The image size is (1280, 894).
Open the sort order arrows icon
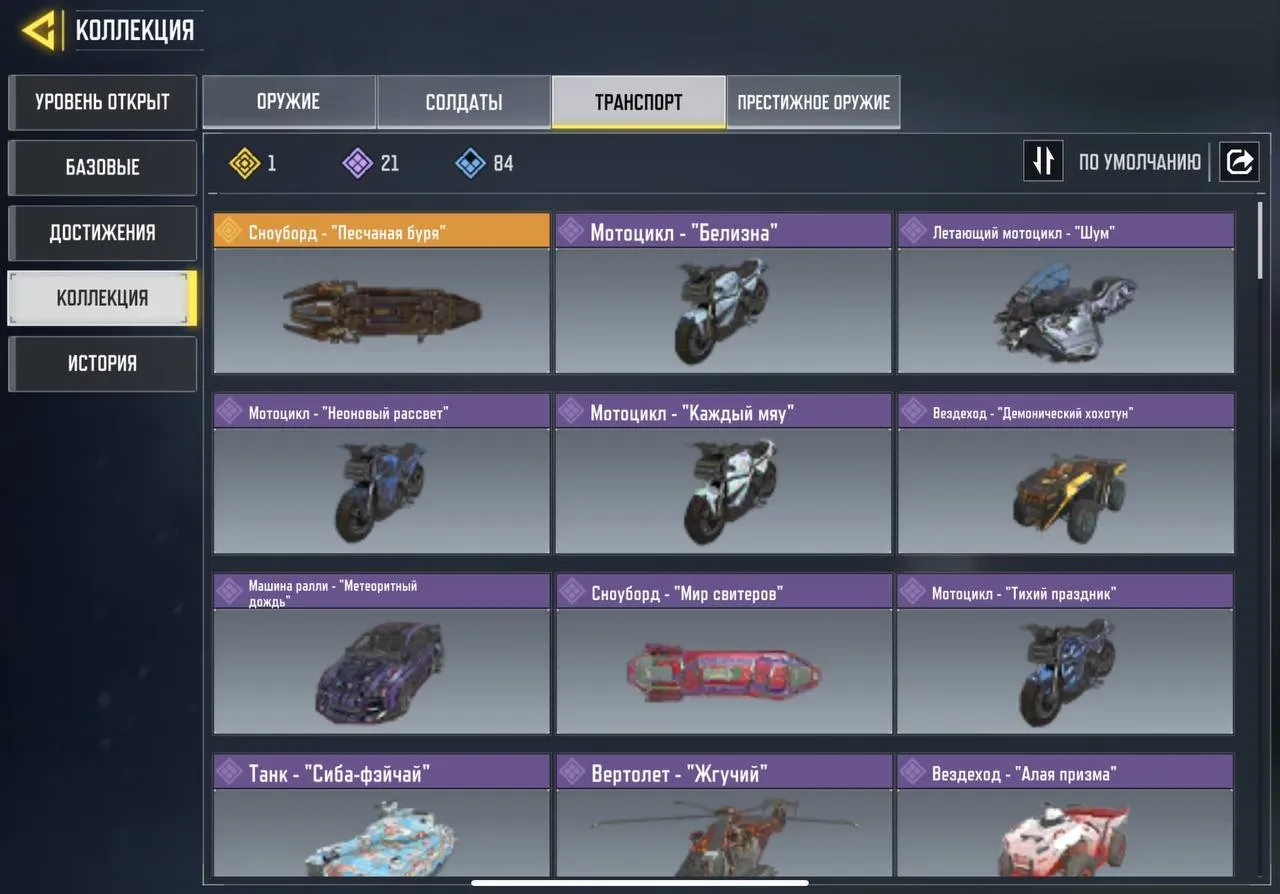click(1043, 161)
